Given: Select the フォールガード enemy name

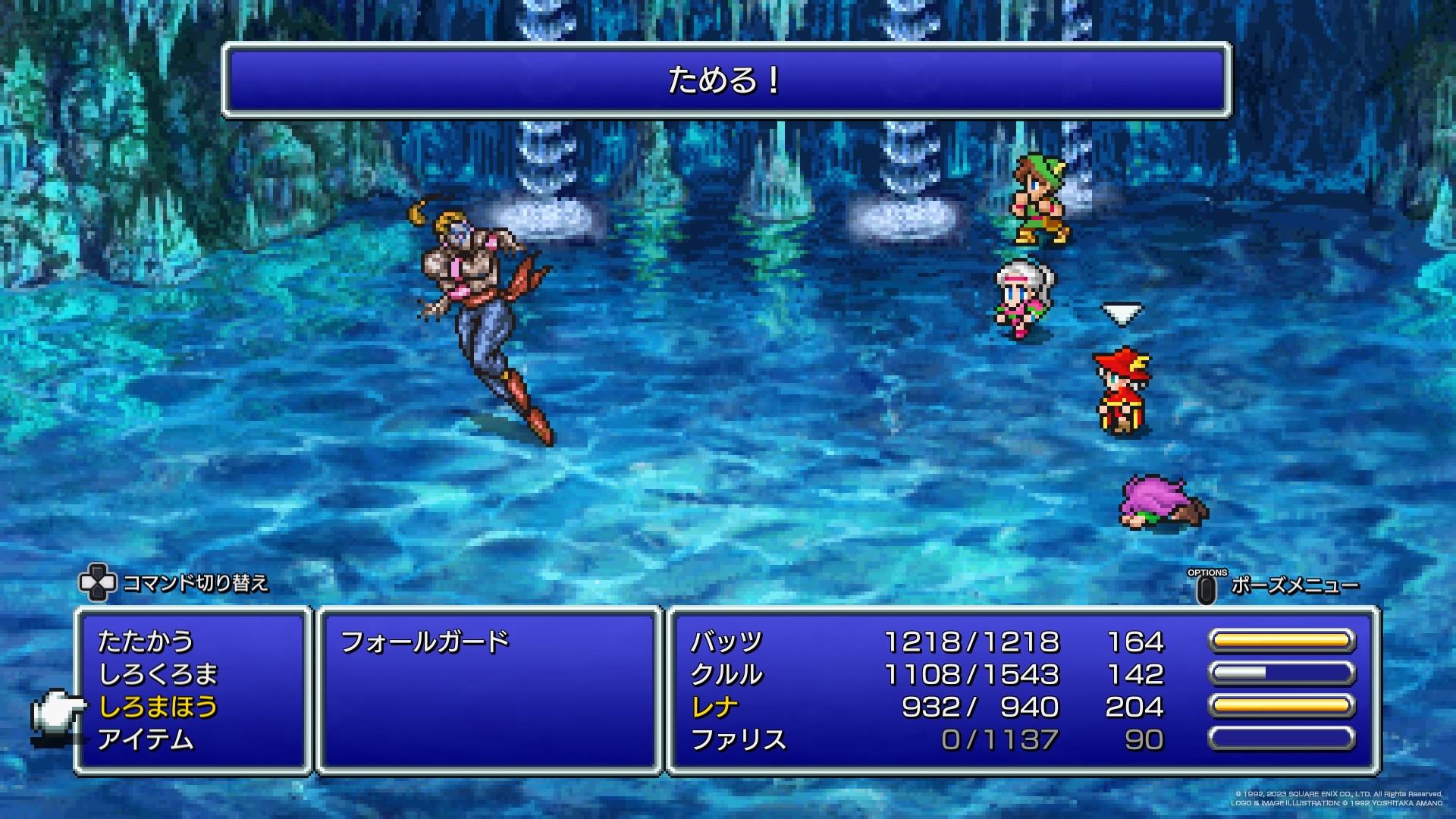Looking at the screenshot, I should click(425, 642).
